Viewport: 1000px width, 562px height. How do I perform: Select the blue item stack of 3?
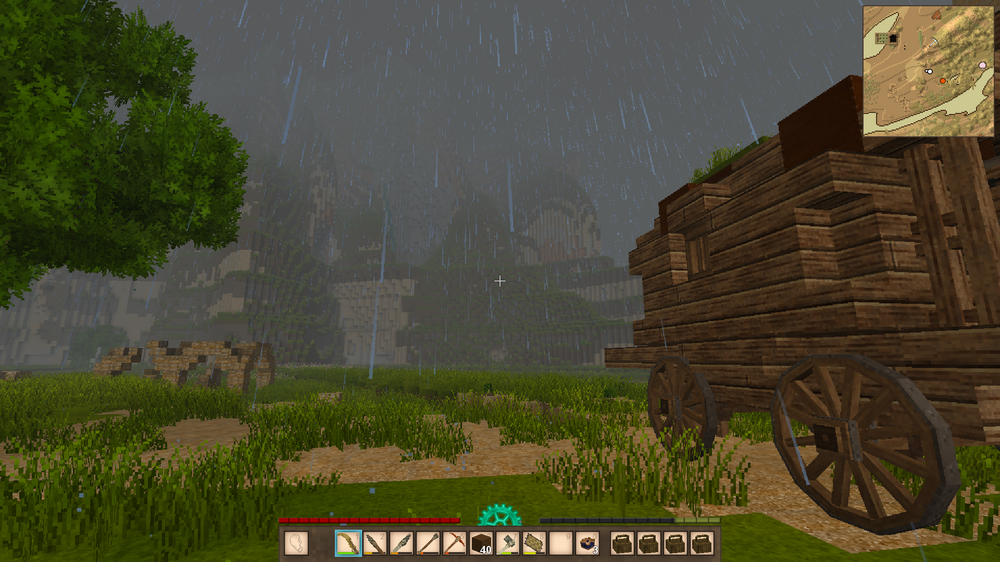(x=588, y=543)
